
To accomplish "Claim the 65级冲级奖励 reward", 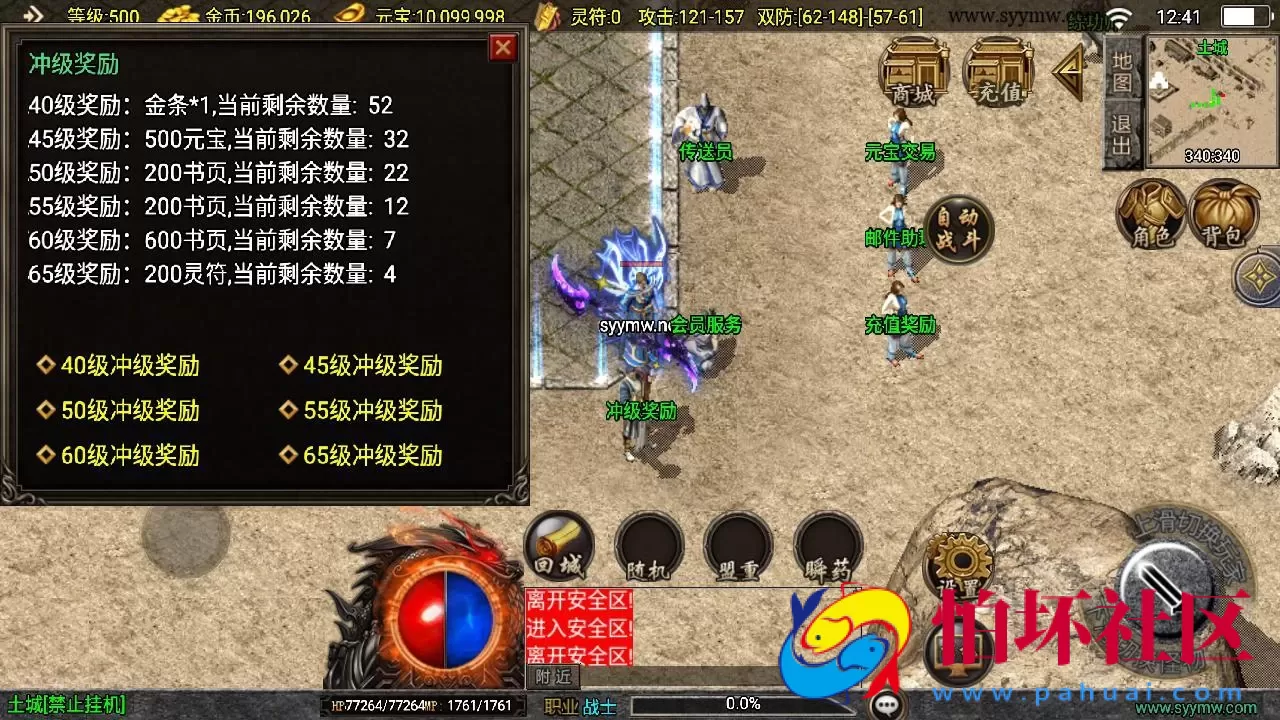I will pyautogui.click(x=360, y=455).
